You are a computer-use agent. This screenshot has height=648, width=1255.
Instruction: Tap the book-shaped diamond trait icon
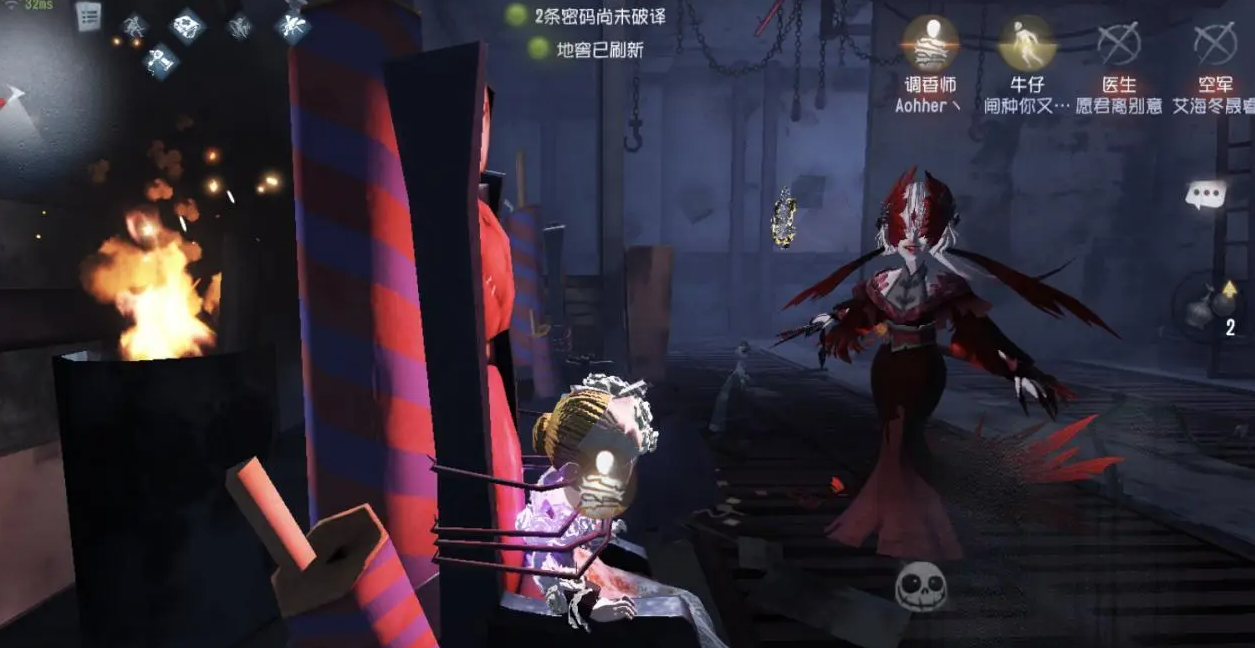click(186, 25)
